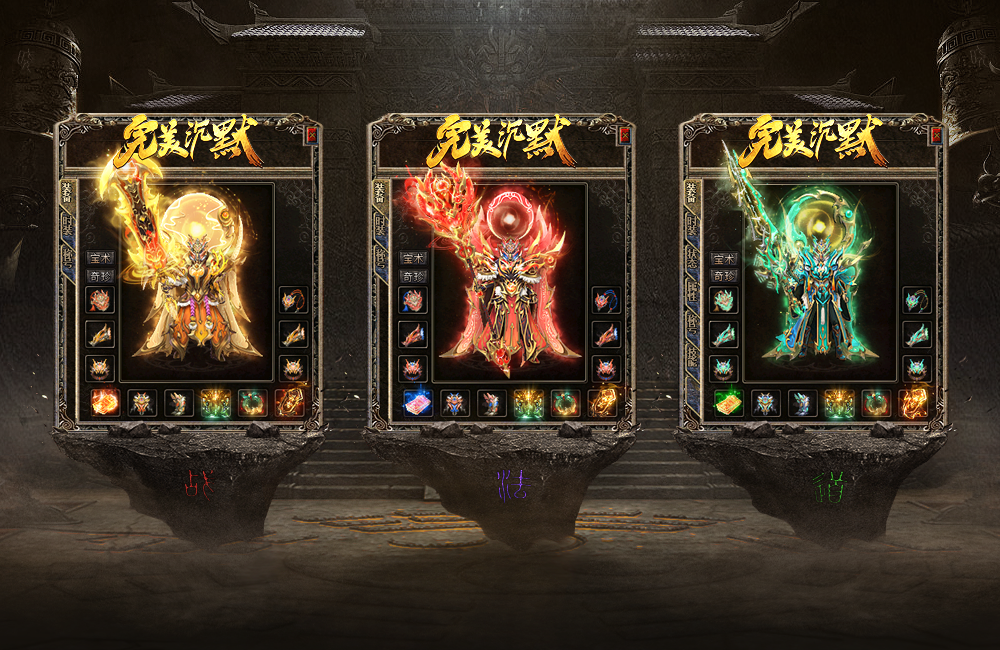Select the blue glowing book slot in red panel
The width and height of the screenshot is (1000, 650).
[x=417, y=403]
